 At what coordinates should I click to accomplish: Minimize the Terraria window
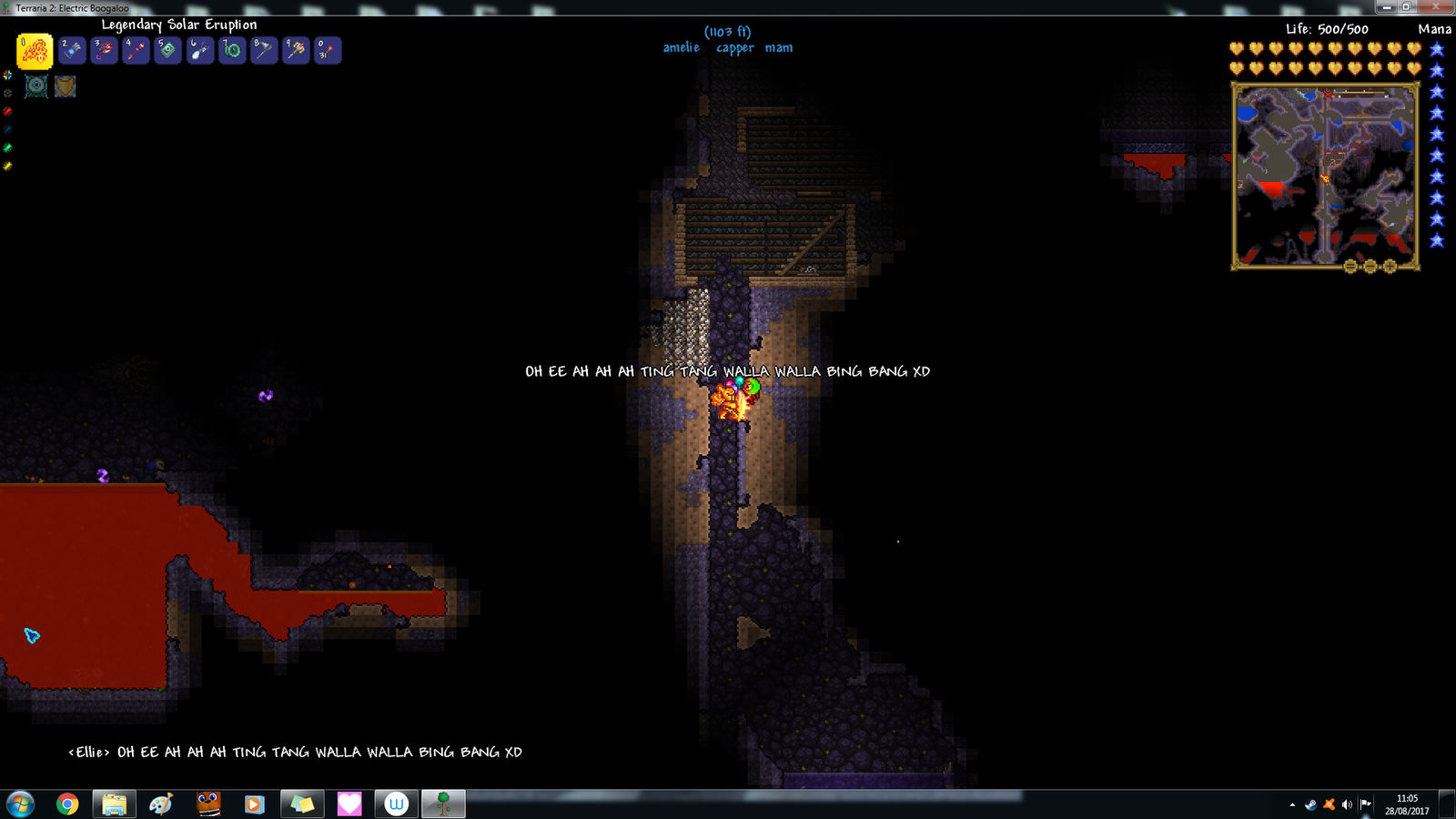click(1388, 6)
